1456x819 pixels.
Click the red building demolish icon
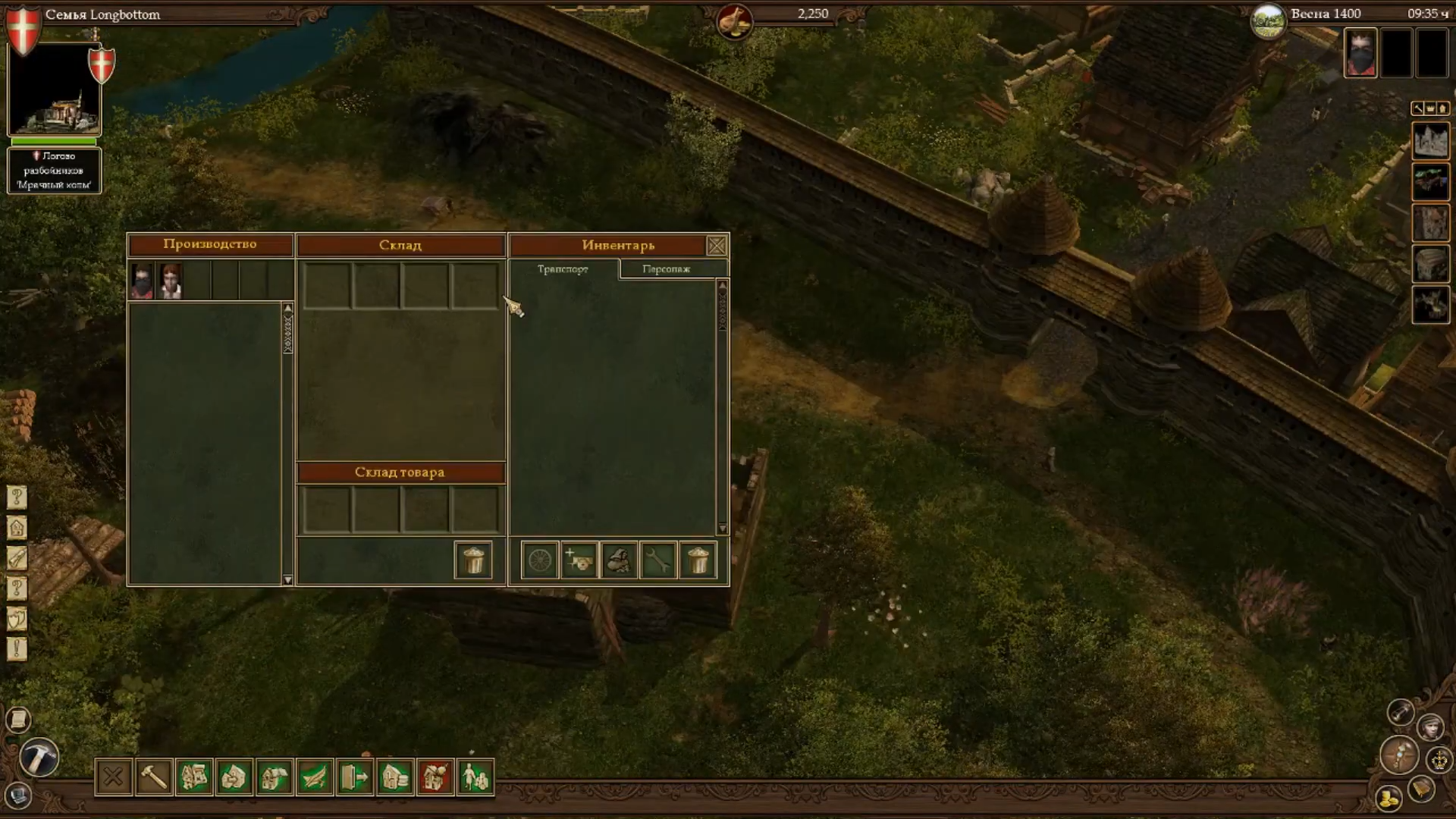coord(435,777)
